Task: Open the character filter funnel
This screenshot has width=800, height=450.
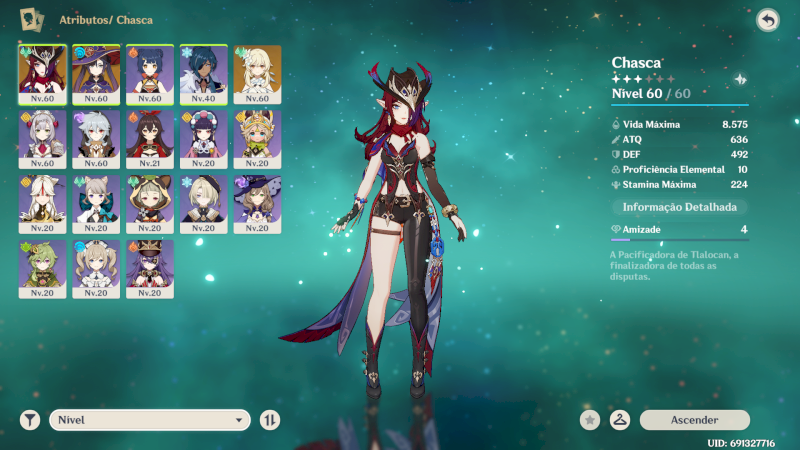Action: tap(30, 420)
